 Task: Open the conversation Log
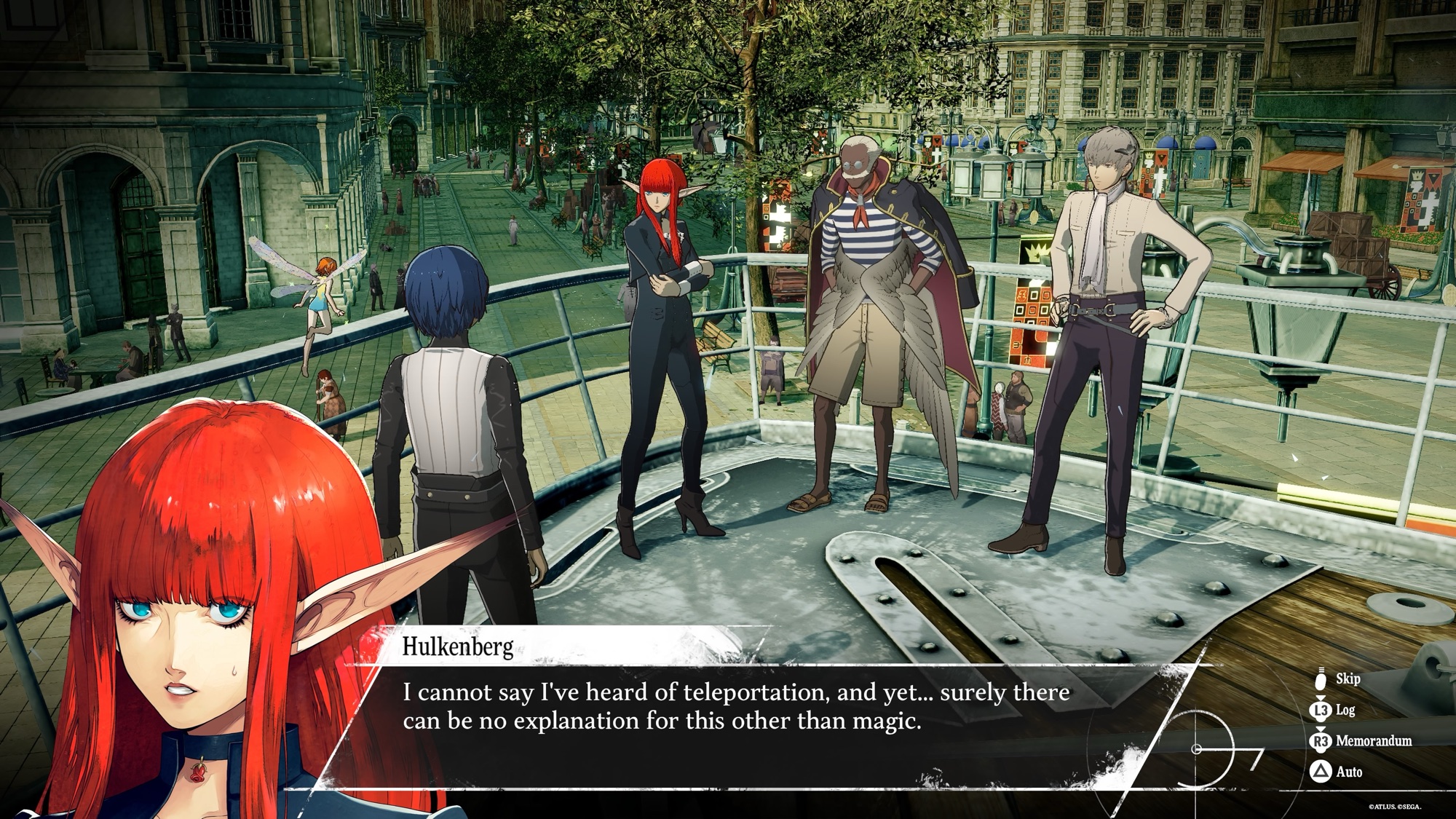[x=1335, y=710]
